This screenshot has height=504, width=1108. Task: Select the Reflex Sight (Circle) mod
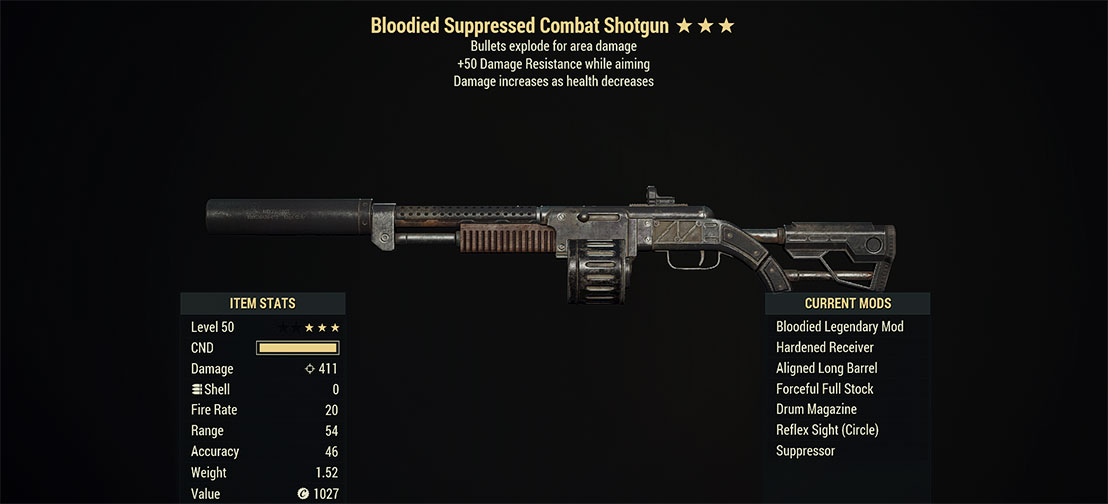click(826, 430)
